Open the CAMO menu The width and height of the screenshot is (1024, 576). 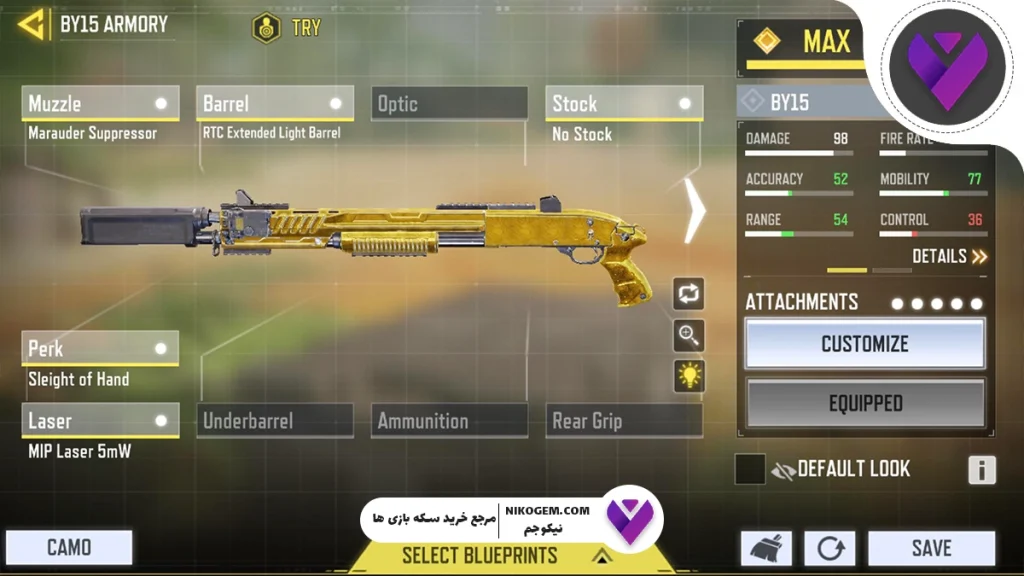[69, 547]
